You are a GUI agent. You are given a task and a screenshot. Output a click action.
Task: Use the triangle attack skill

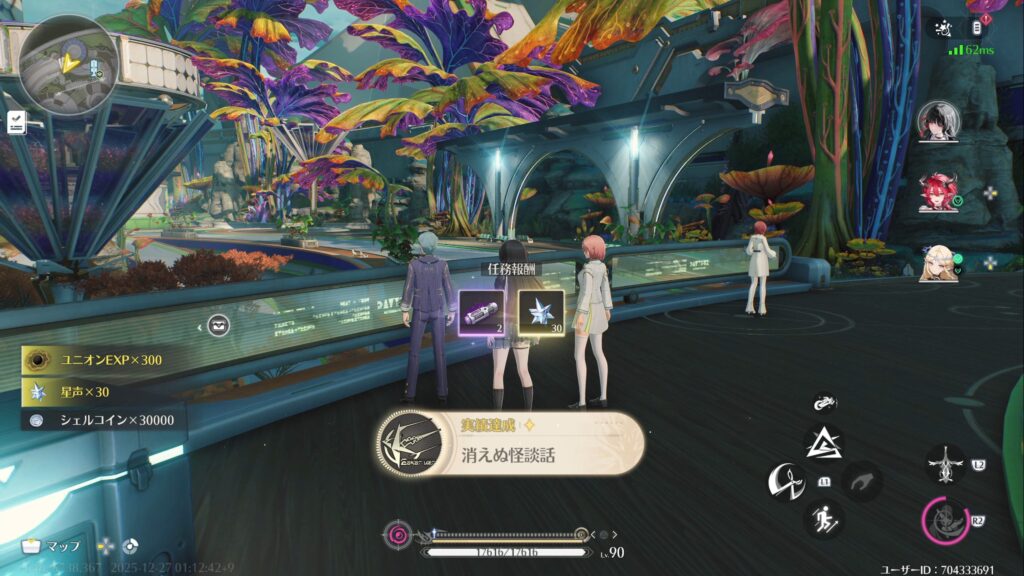point(824,443)
